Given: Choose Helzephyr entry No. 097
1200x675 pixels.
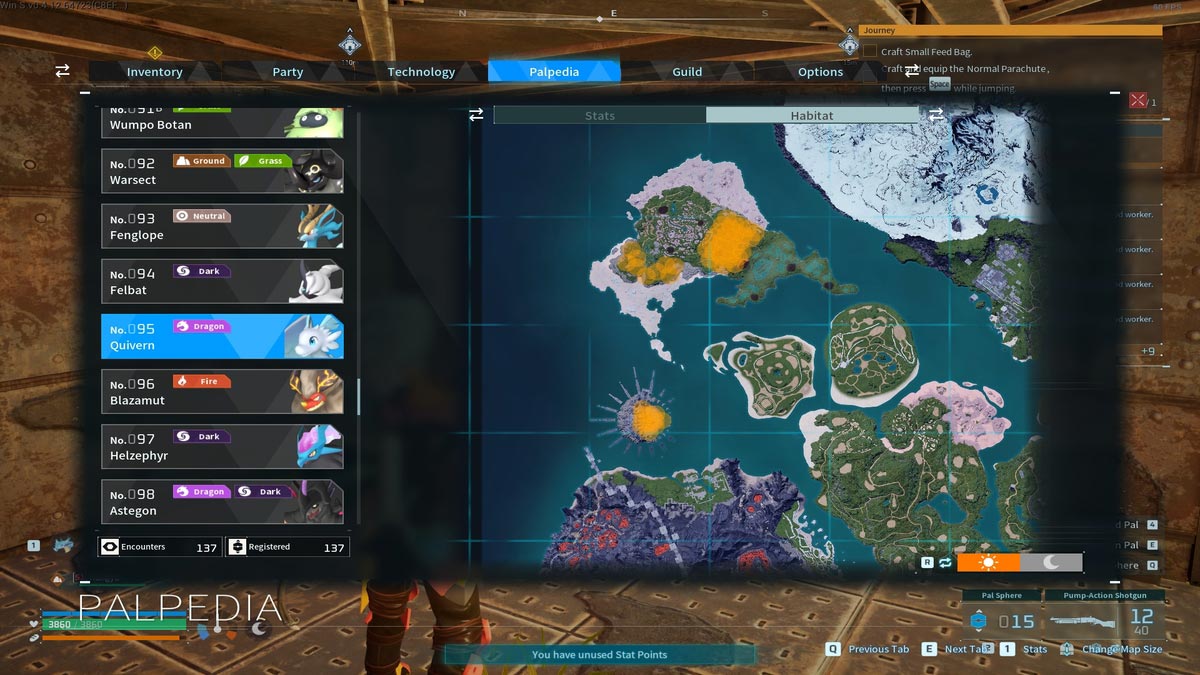Looking at the screenshot, I should pyautogui.click(x=222, y=446).
